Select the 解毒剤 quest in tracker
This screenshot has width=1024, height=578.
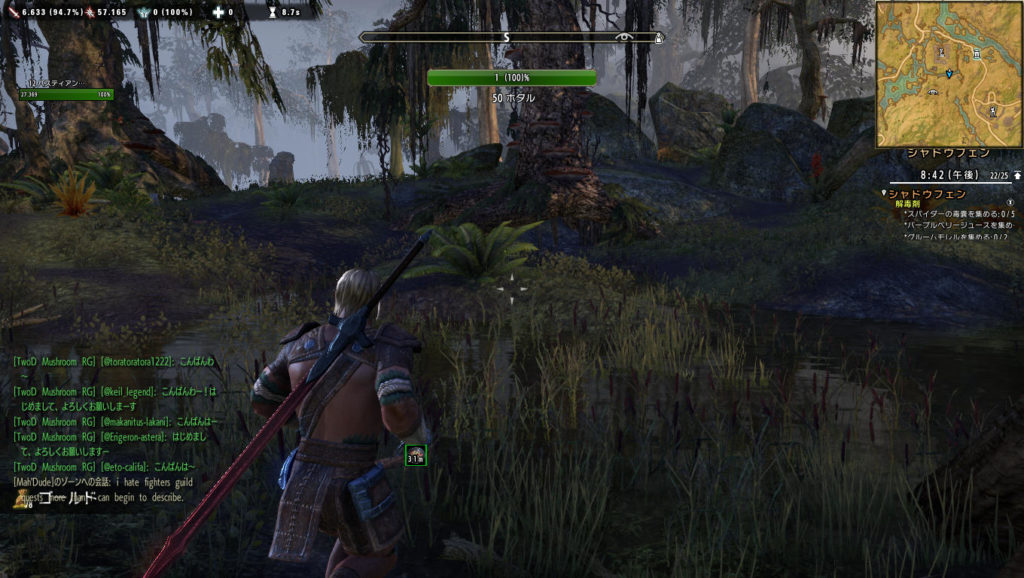(914, 203)
